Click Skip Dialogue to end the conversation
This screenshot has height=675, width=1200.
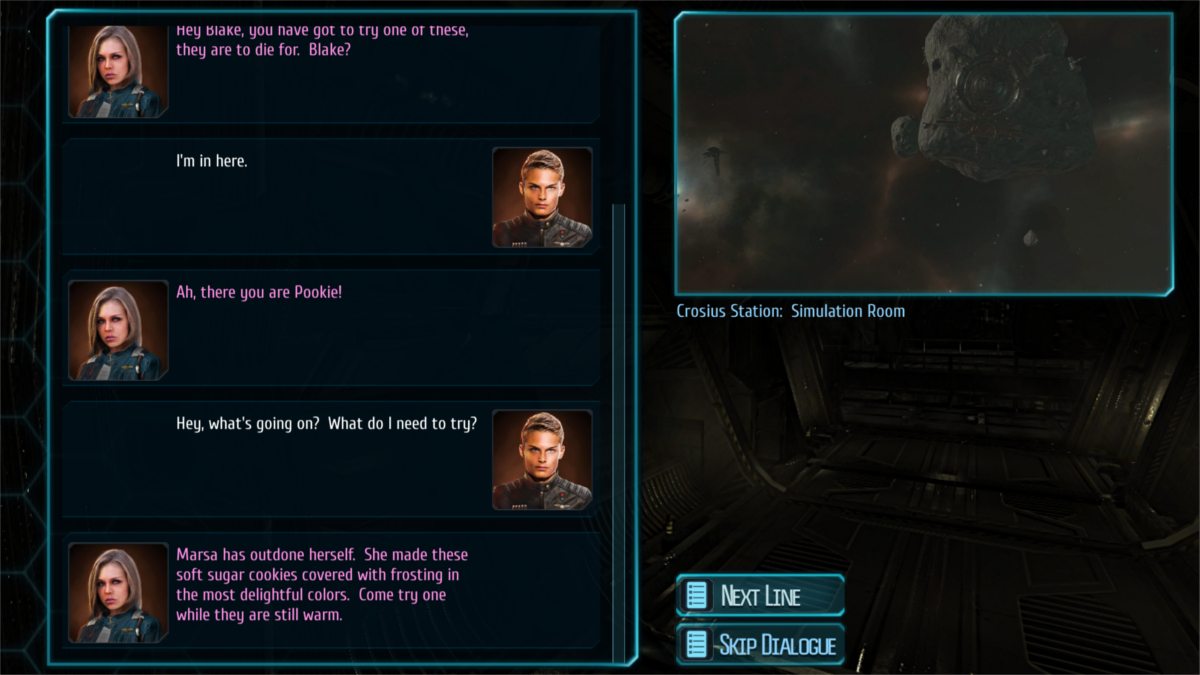pos(761,644)
